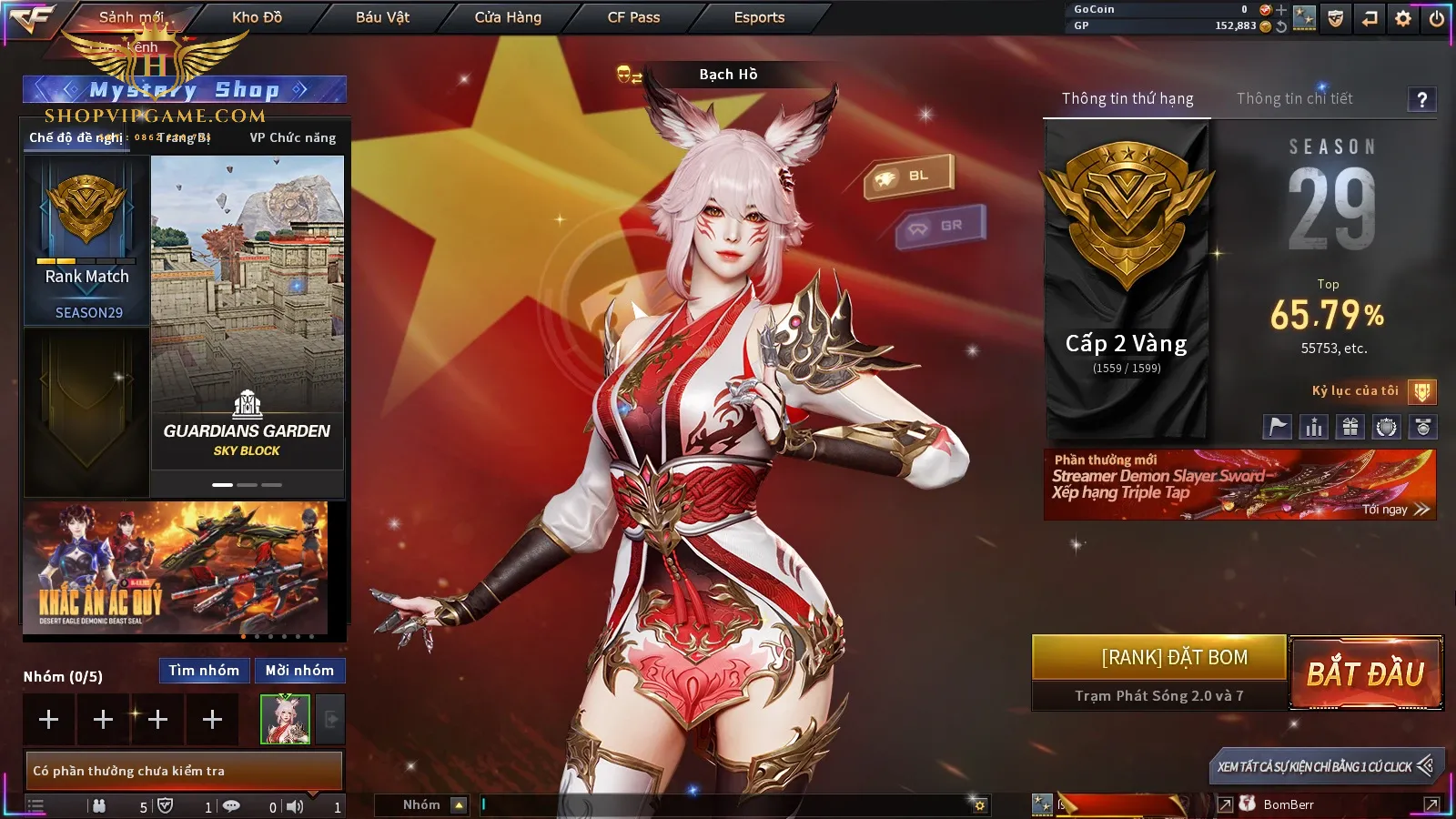The image size is (1456, 819).
Task: Open the help question mark button
Action: tap(1421, 99)
